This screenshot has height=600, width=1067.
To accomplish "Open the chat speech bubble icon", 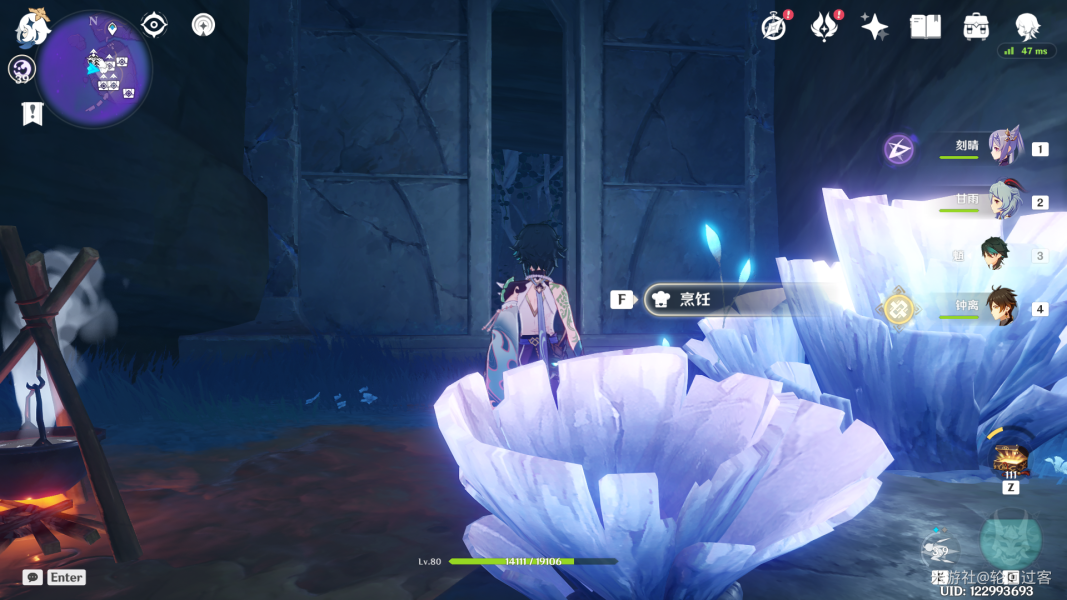I will 33,577.
